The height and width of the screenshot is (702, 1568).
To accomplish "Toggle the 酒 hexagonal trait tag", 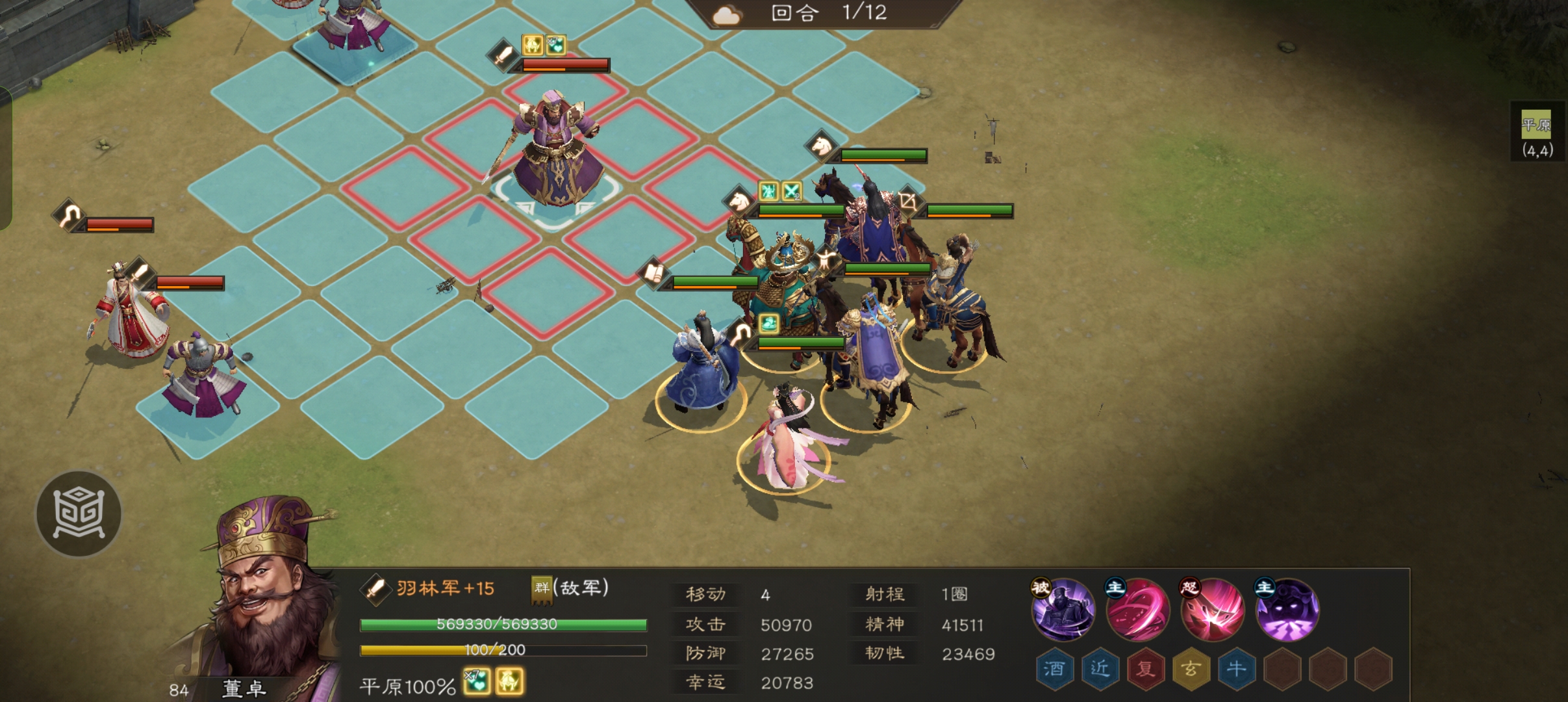I will [1055, 669].
